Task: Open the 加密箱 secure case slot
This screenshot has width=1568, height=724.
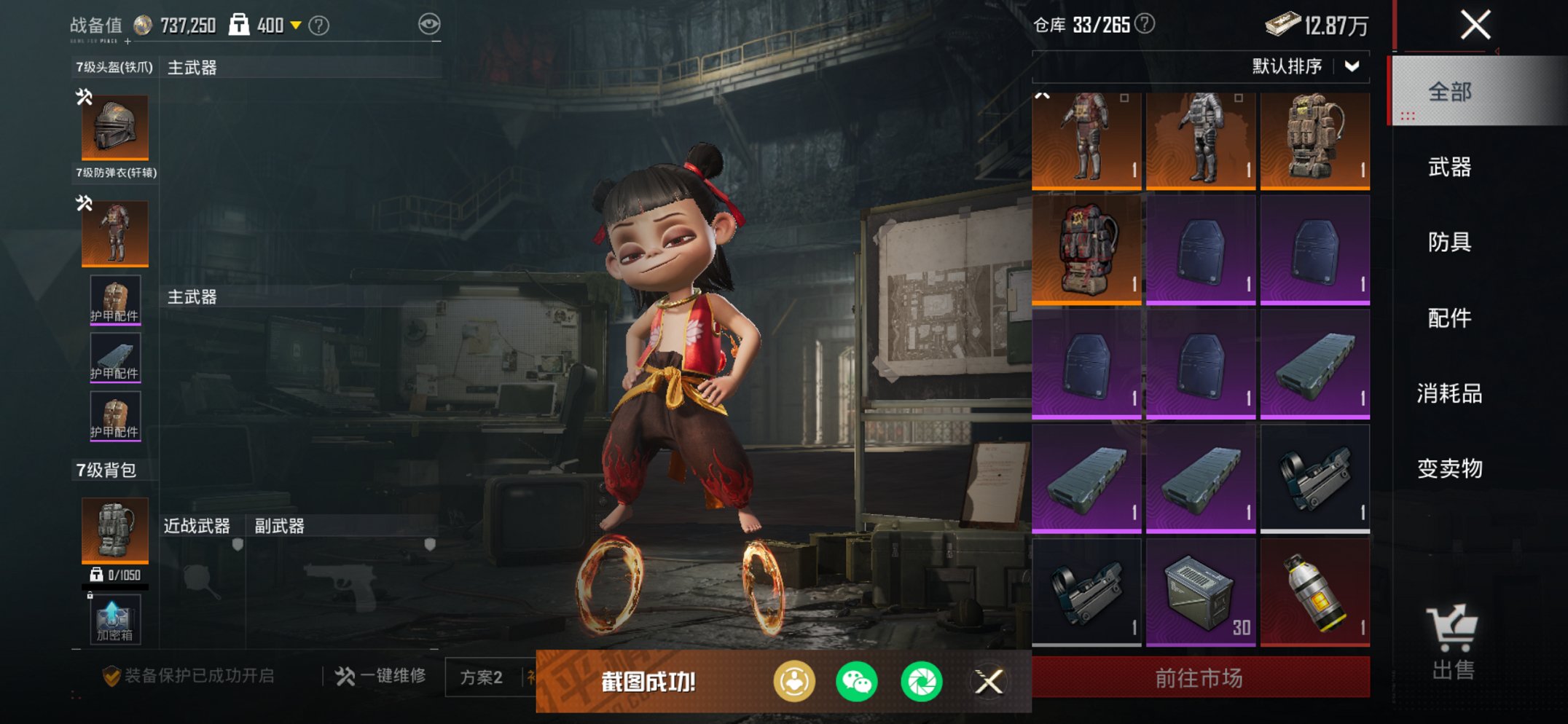Action: tap(115, 620)
